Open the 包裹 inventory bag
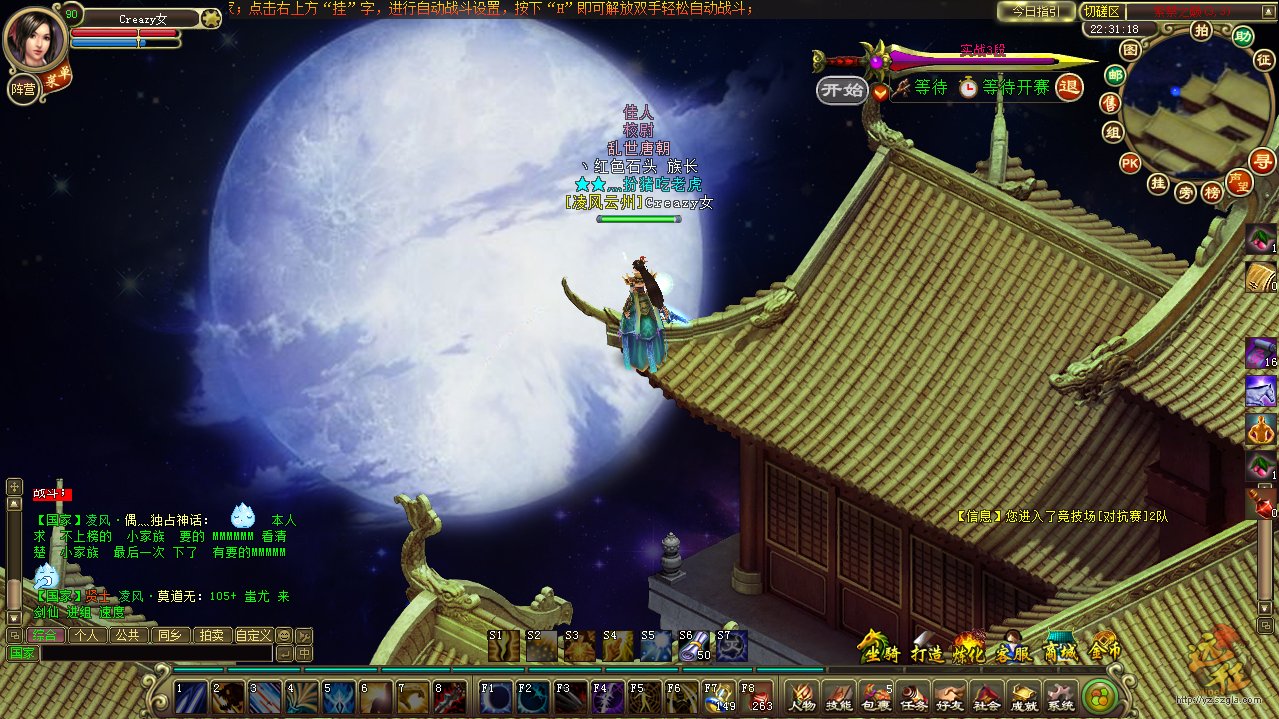This screenshot has height=719, width=1279. click(x=876, y=696)
